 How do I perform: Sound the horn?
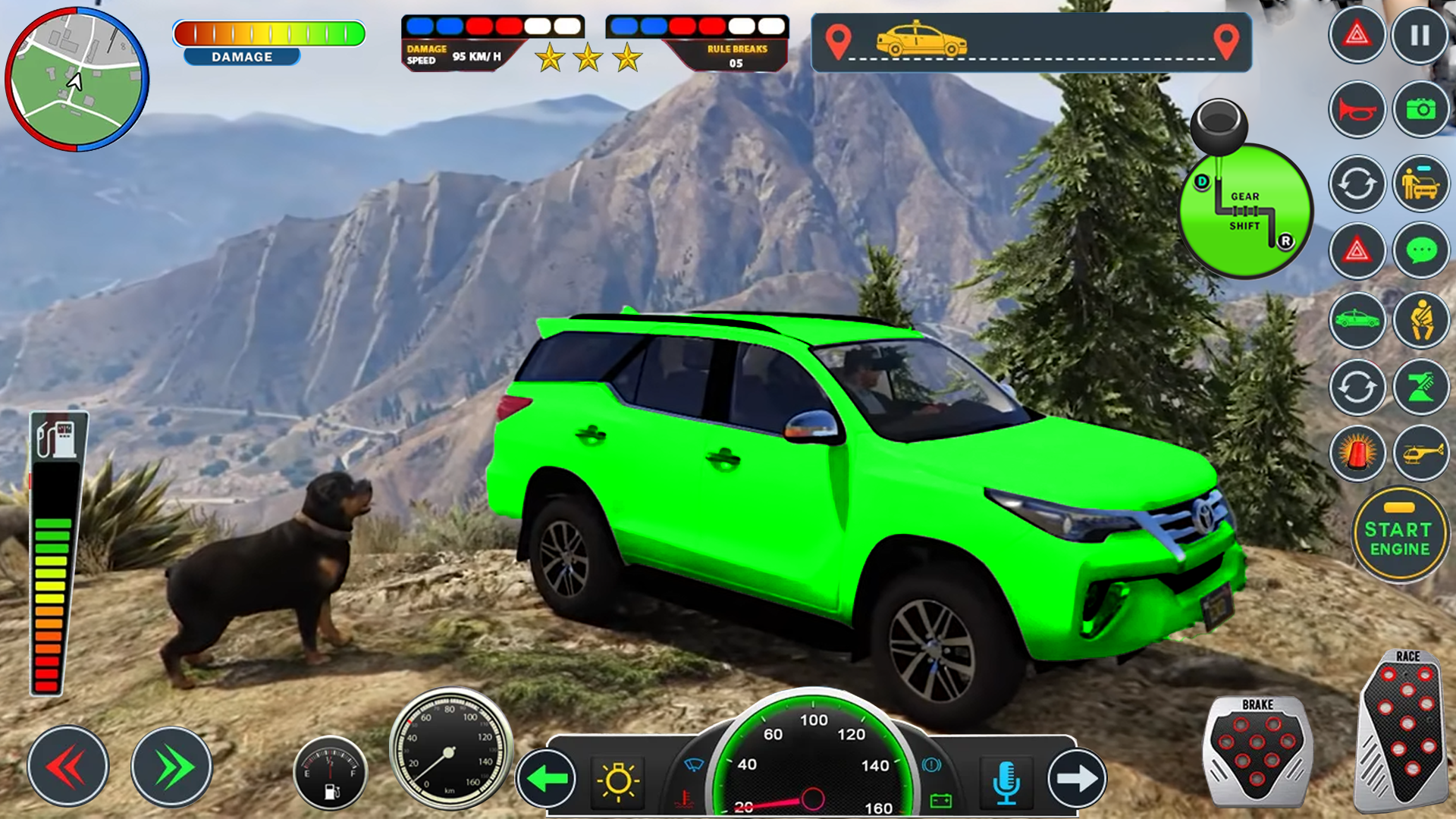tap(1357, 110)
